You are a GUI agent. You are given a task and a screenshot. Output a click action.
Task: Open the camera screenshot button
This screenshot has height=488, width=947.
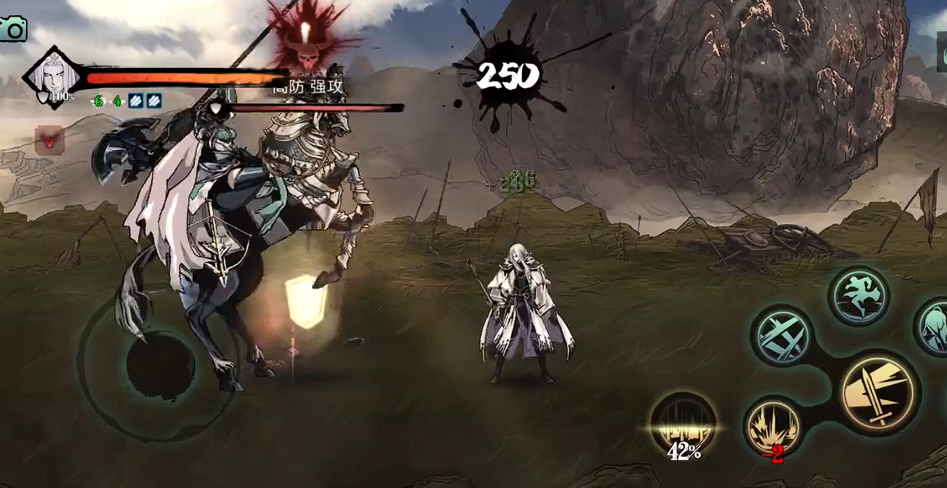tap(13, 29)
